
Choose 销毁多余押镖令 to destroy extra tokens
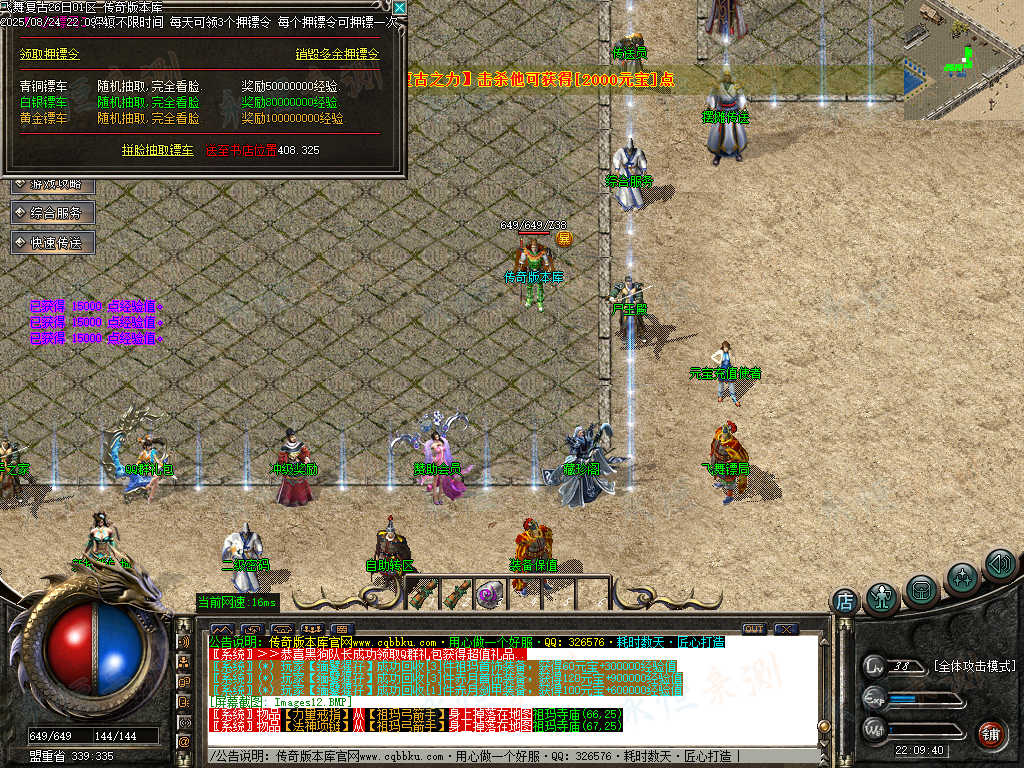pos(337,54)
